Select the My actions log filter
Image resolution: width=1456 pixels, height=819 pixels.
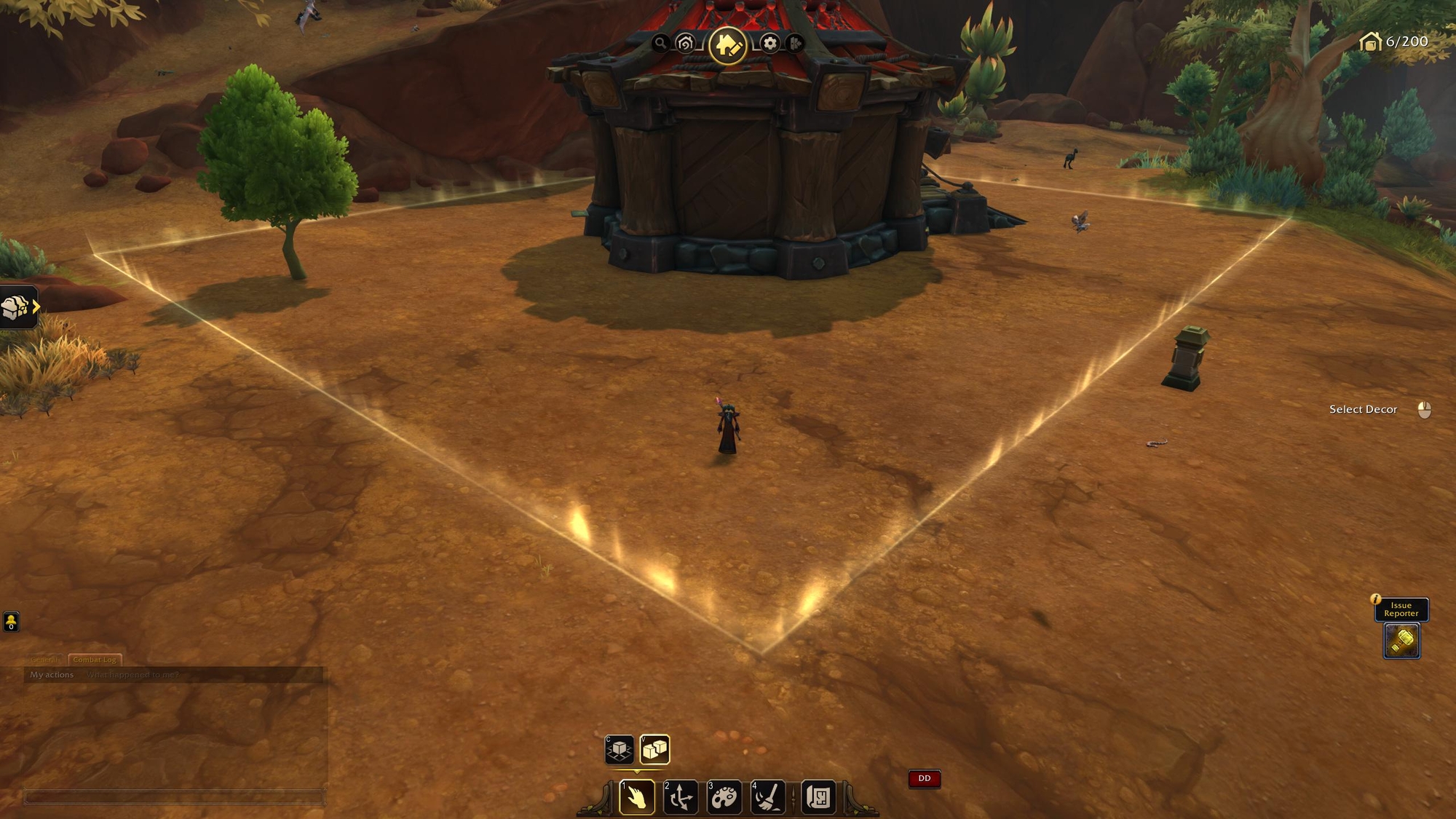click(x=52, y=675)
